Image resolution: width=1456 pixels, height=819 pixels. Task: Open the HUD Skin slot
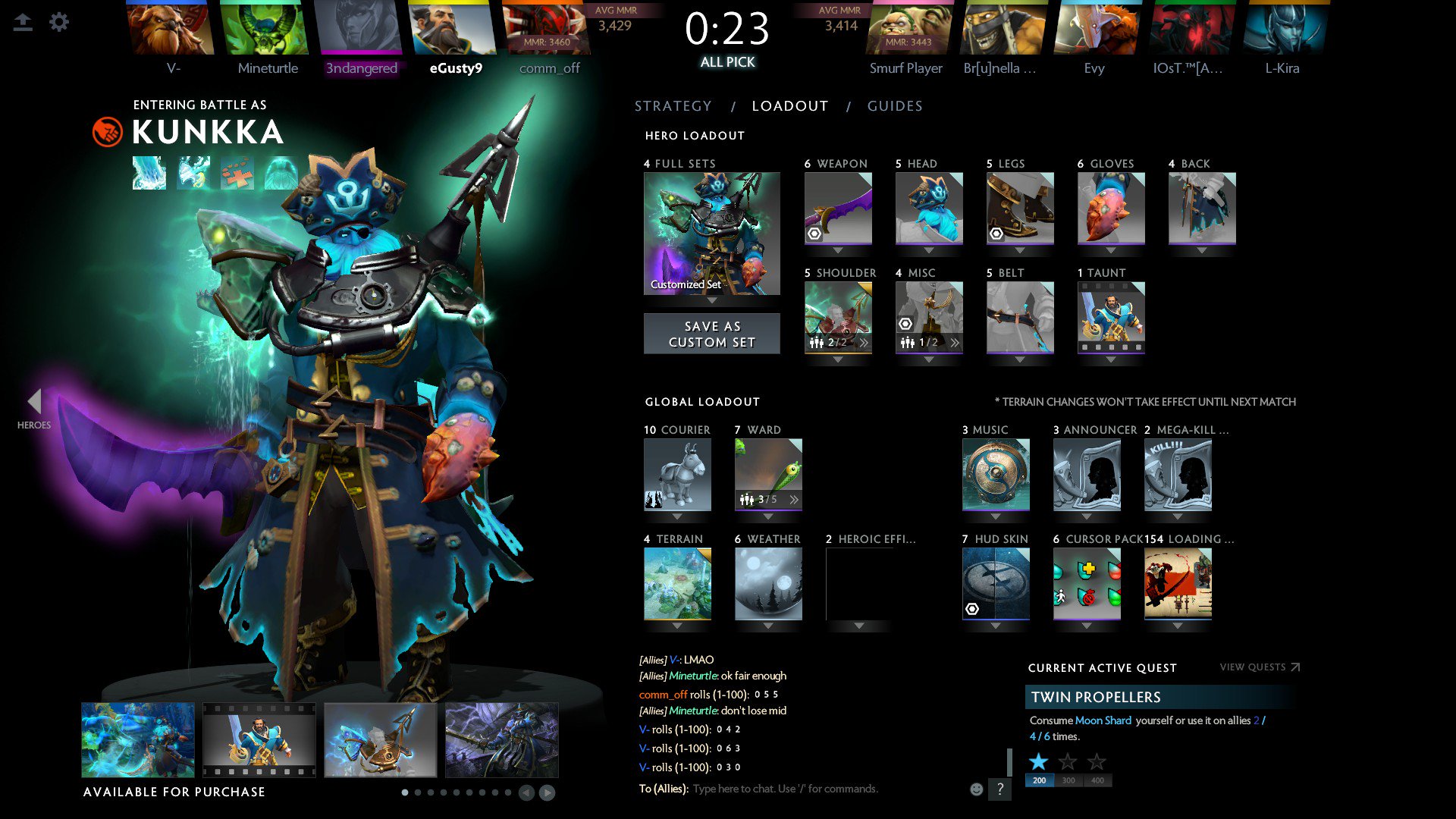(995, 581)
